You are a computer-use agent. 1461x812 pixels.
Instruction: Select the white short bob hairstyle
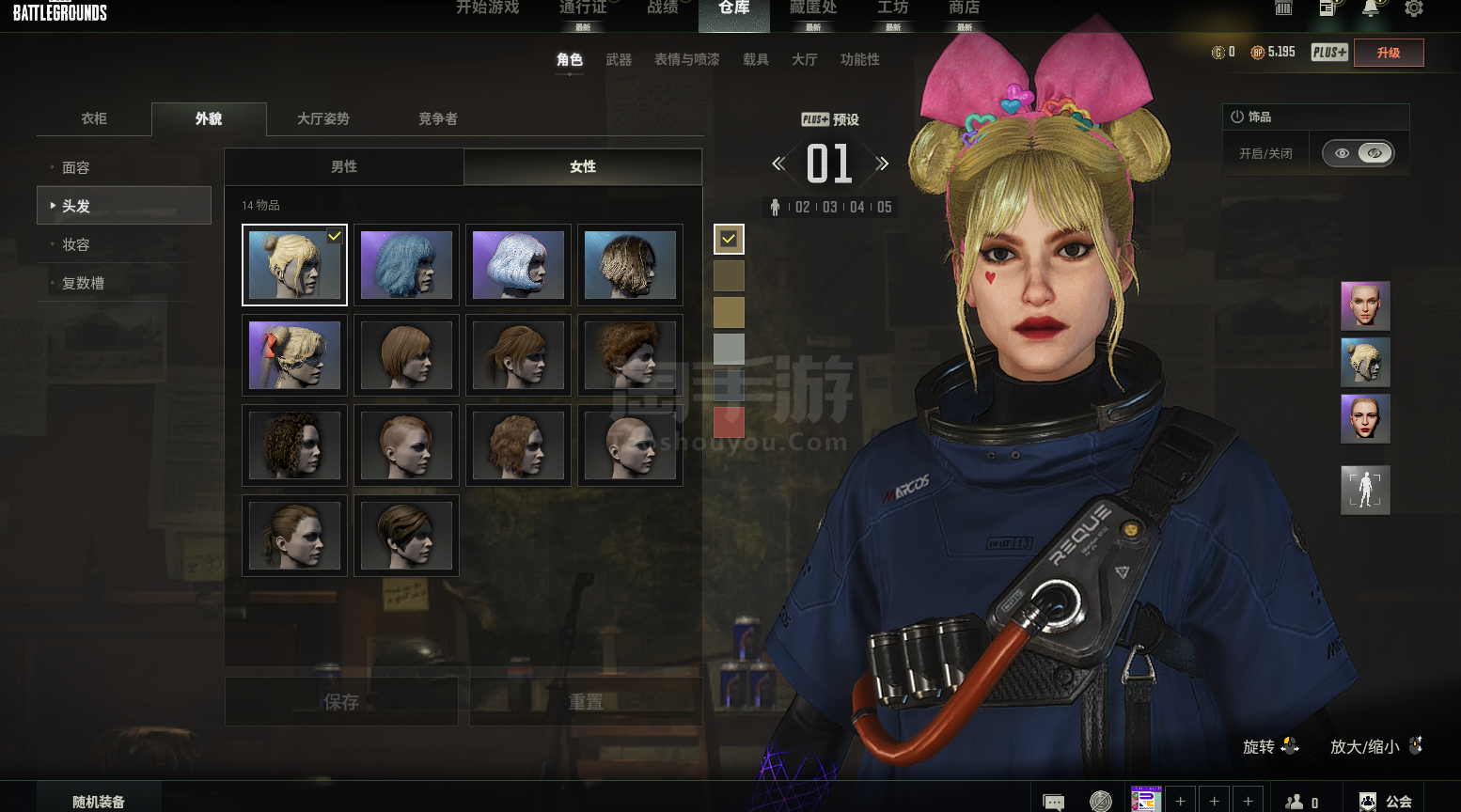518,265
